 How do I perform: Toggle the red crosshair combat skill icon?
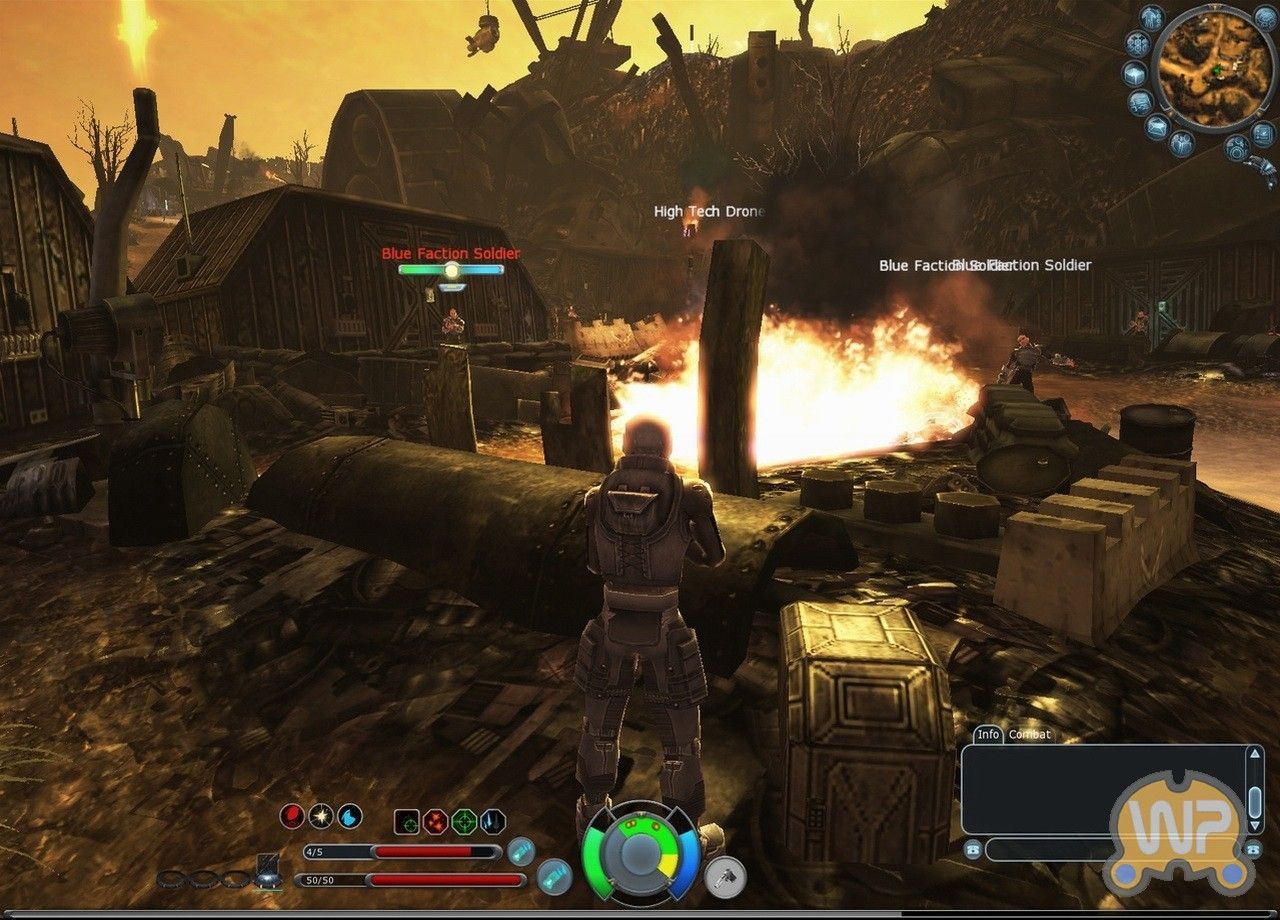(435, 821)
